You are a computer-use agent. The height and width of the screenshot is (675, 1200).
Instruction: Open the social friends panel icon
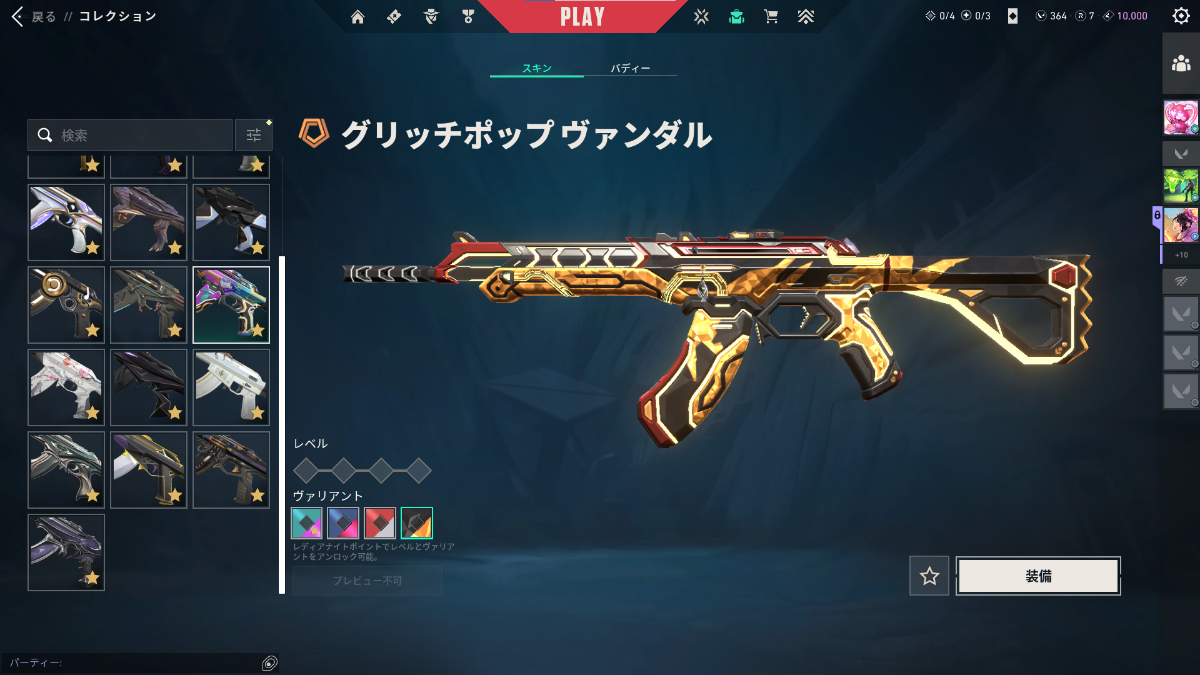coord(1180,63)
